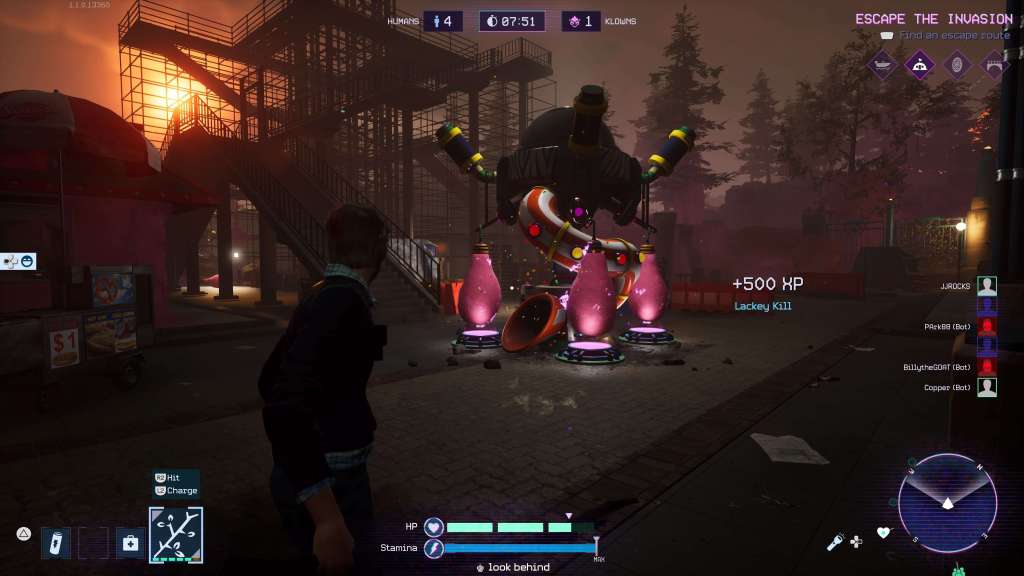This screenshot has width=1024, height=576.
Task: Select the bridge escape route icon
Action: pyautogui.click(x=993, y=66)
